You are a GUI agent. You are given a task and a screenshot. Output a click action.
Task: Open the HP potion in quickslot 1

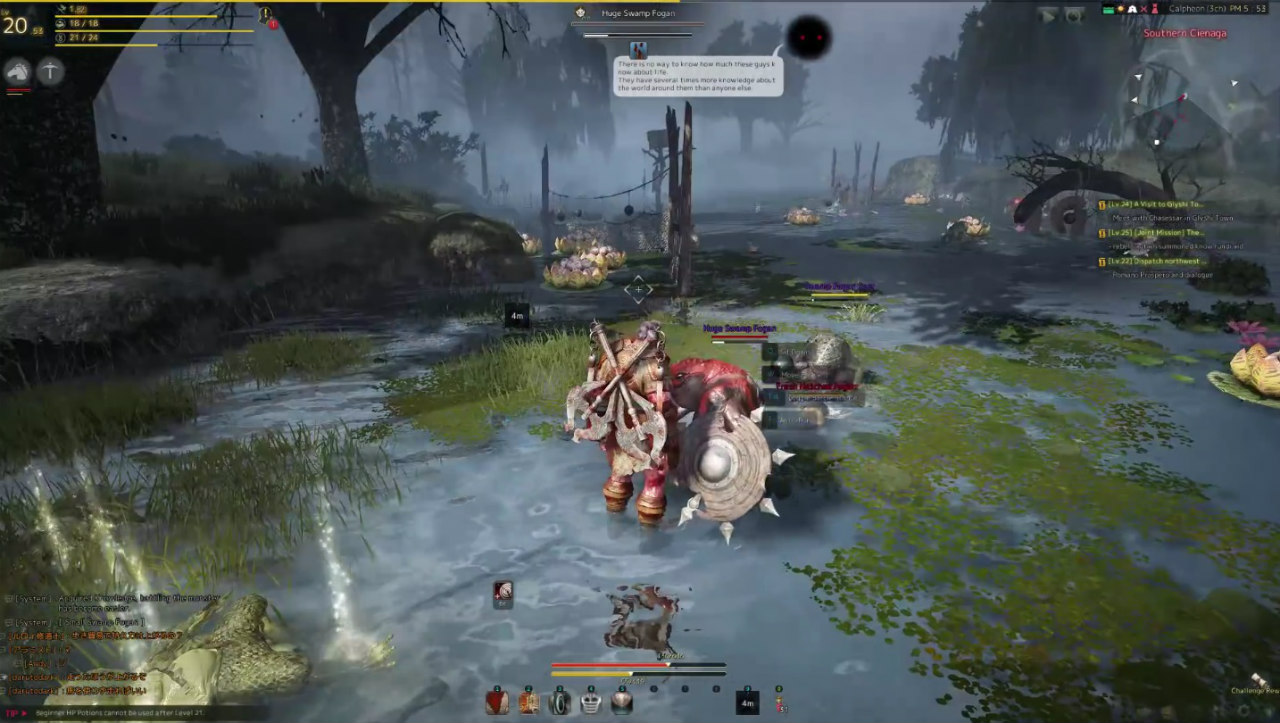[497, 701]
